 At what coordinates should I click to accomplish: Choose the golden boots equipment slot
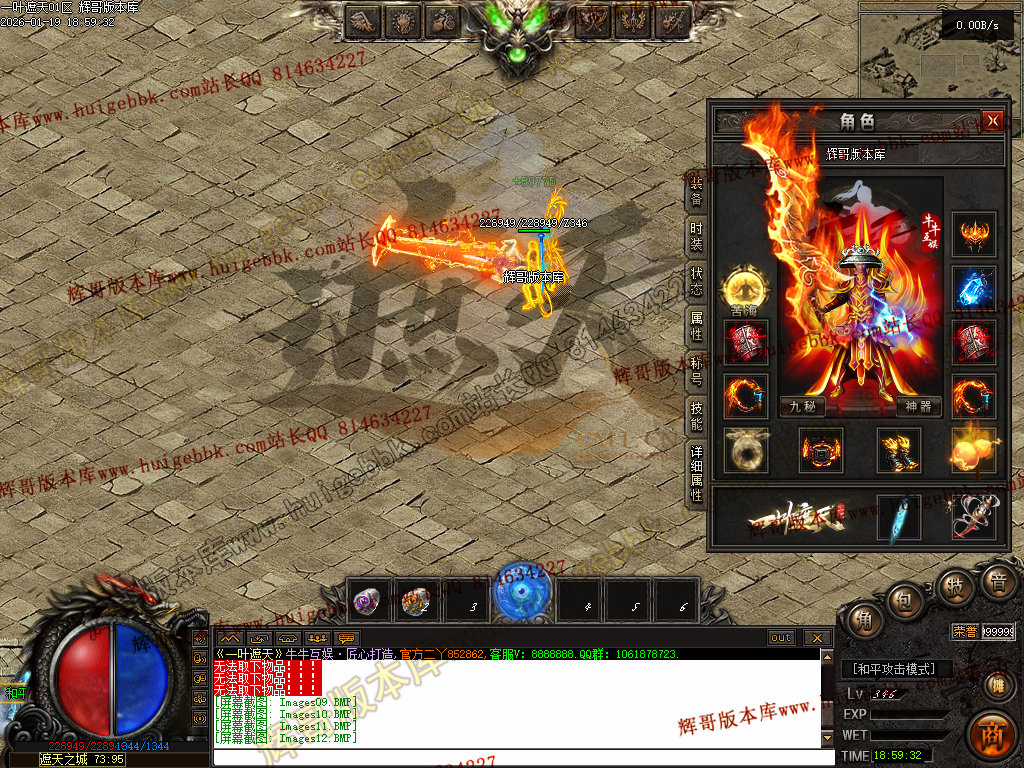pos(899,450)
